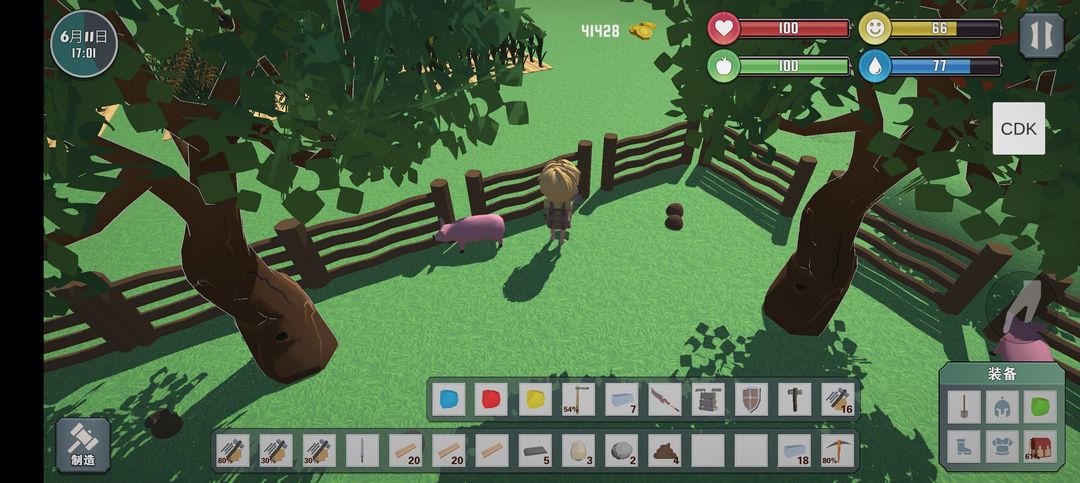Click the boots equipment slot
1080x483 pixels.
click(963, 445)
